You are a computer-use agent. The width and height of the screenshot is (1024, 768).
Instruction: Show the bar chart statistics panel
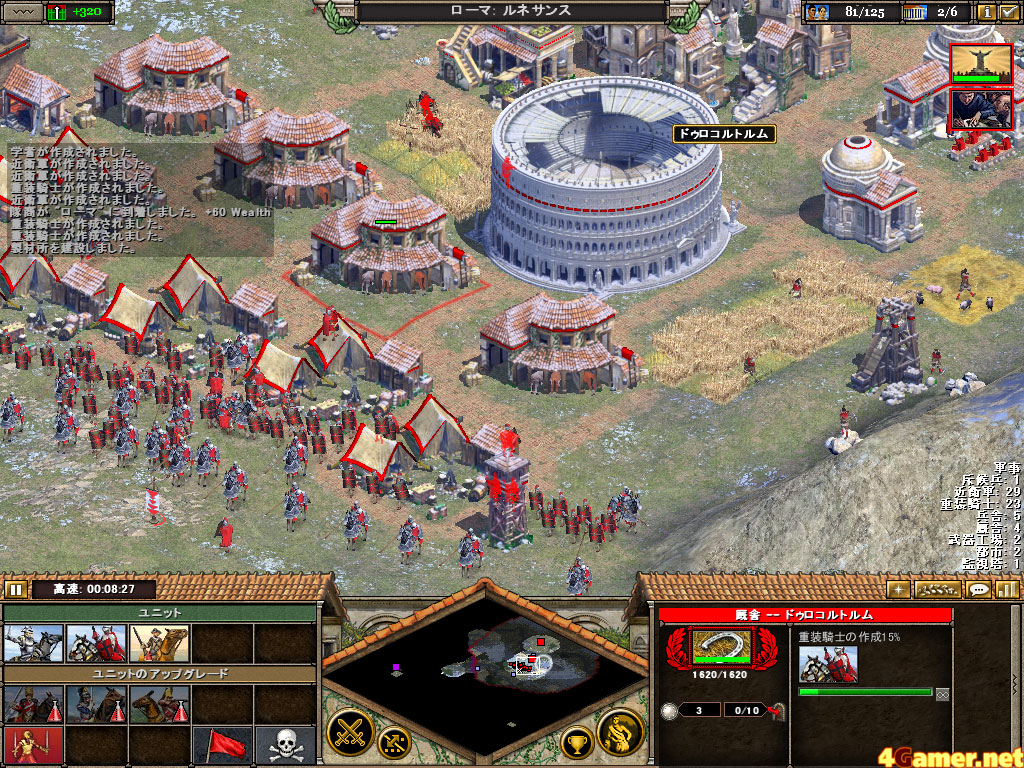[x=1007, y=589]
